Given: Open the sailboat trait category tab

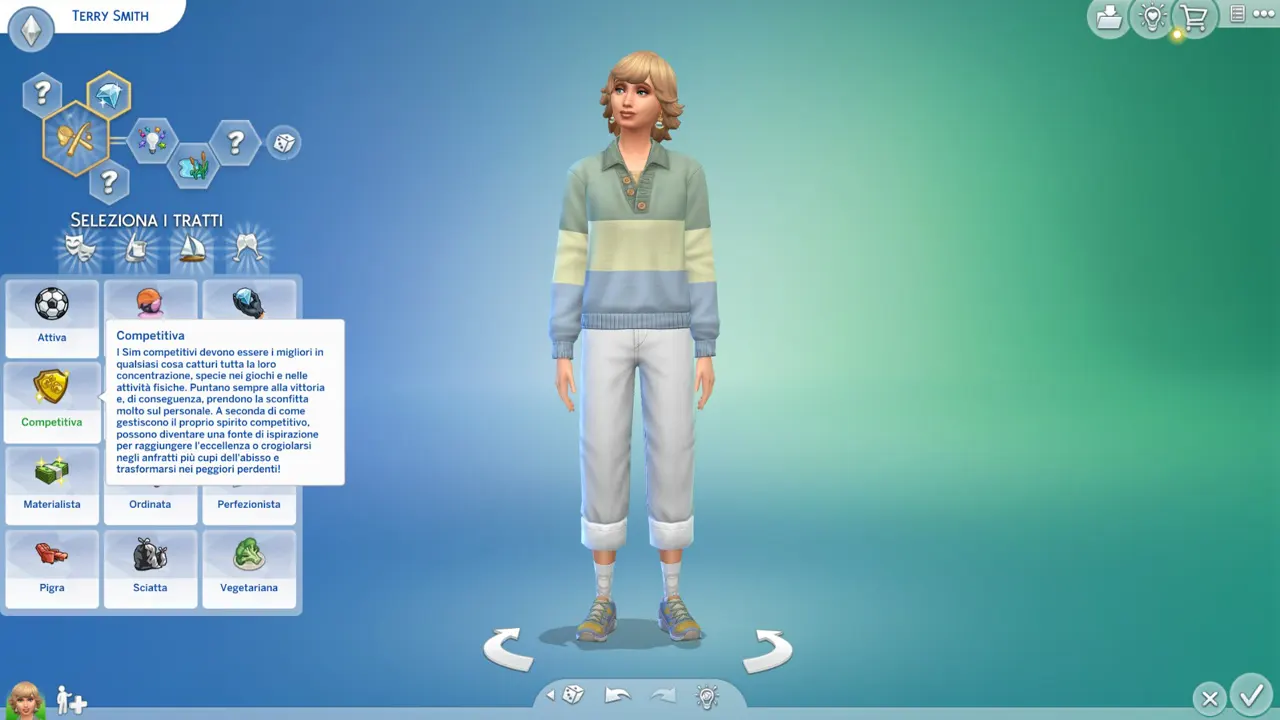Looking at the screenshot, I should point(191,250).
